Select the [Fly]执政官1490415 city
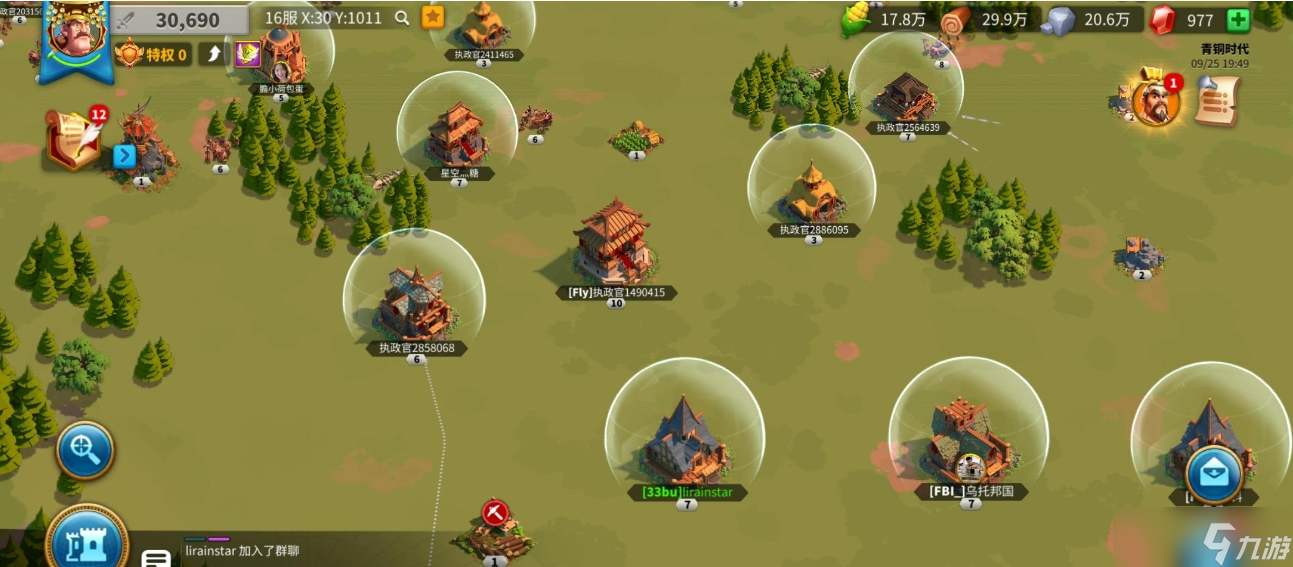Image resolution: width=1293 pixels, height=567 pixels. 614,245
